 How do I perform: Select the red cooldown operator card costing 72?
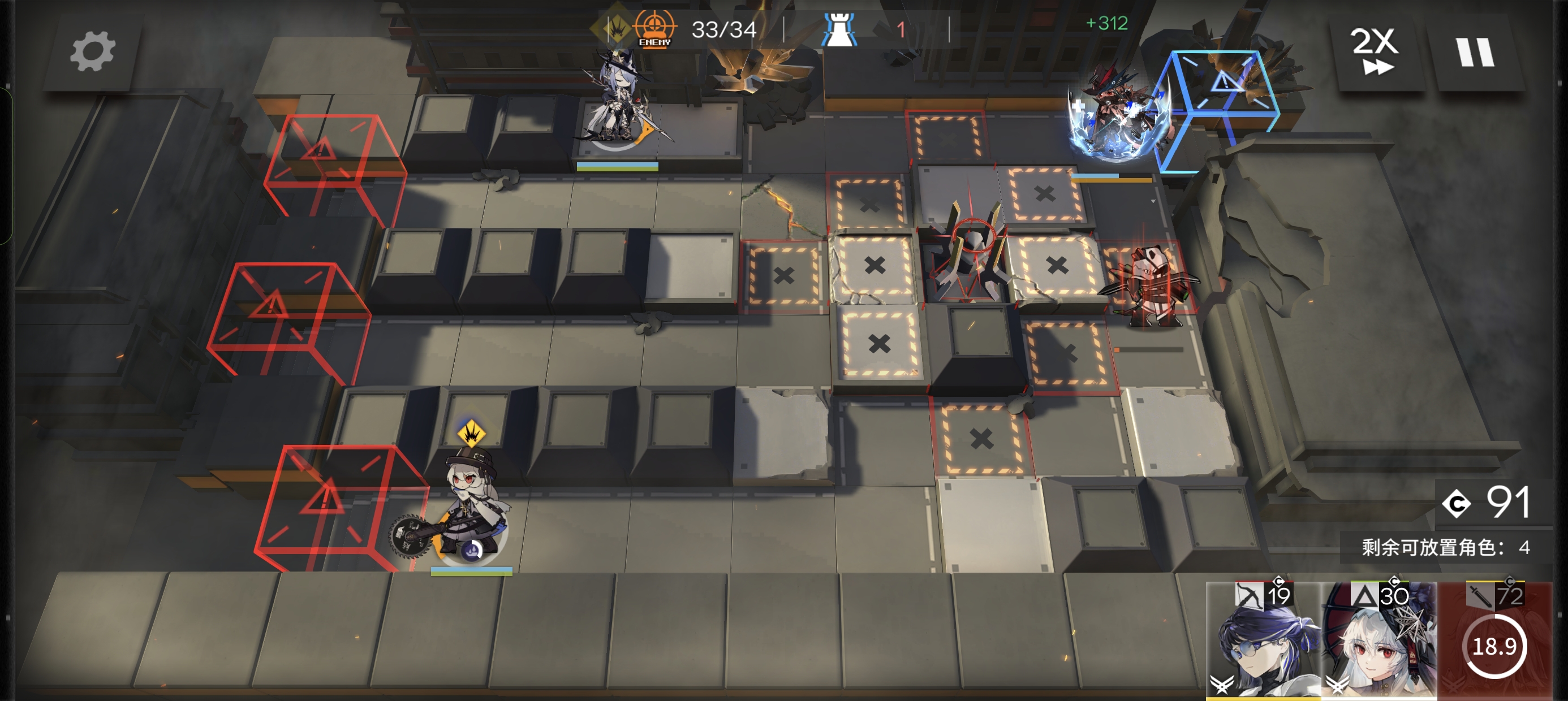click(1494, 640)
